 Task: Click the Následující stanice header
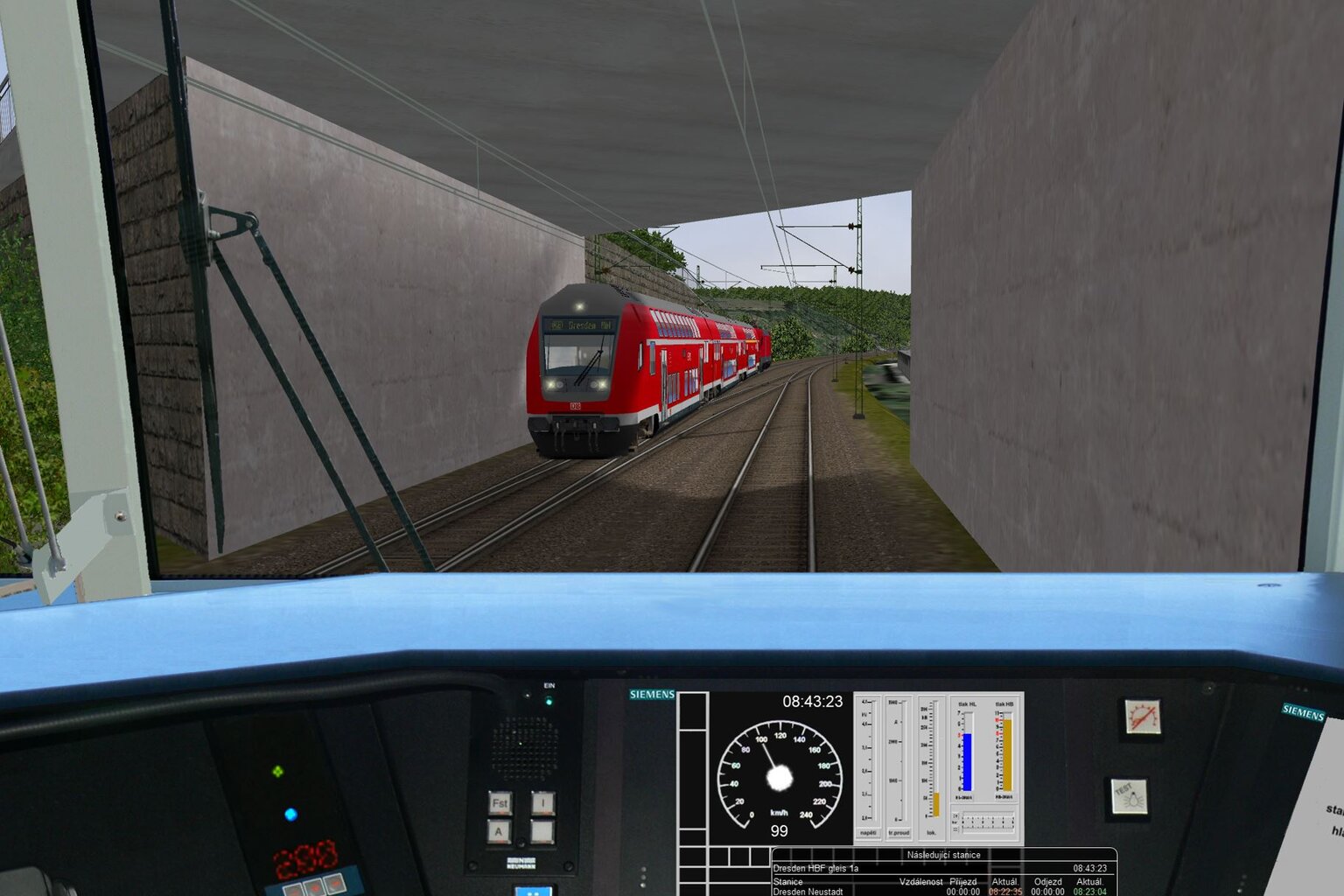coord(944,854)
